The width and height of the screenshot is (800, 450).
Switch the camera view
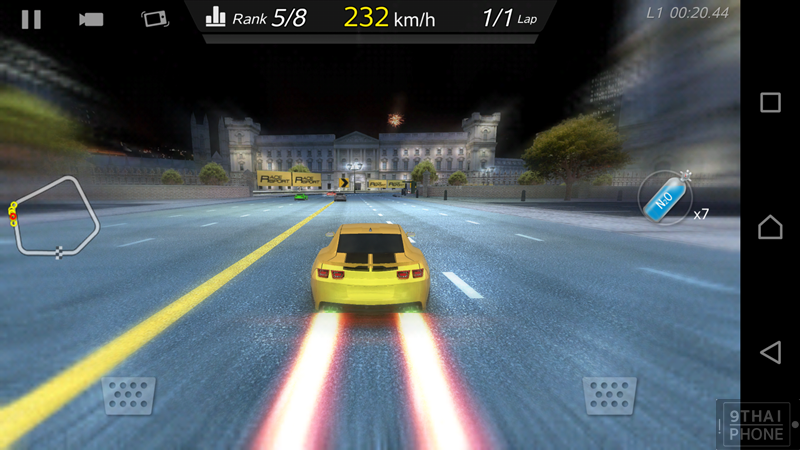pos(92,19)
